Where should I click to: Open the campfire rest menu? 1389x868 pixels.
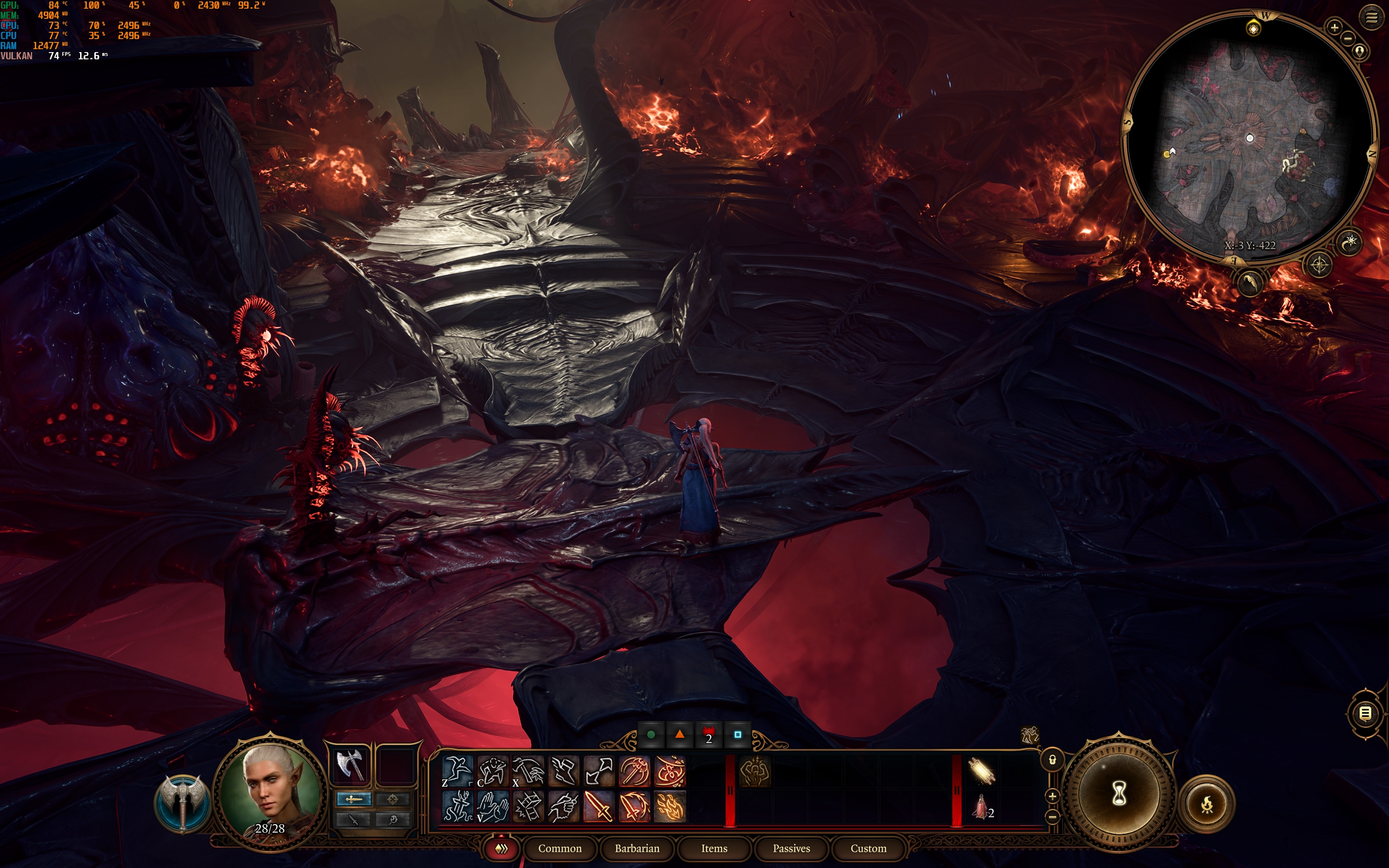(1207, 804)
